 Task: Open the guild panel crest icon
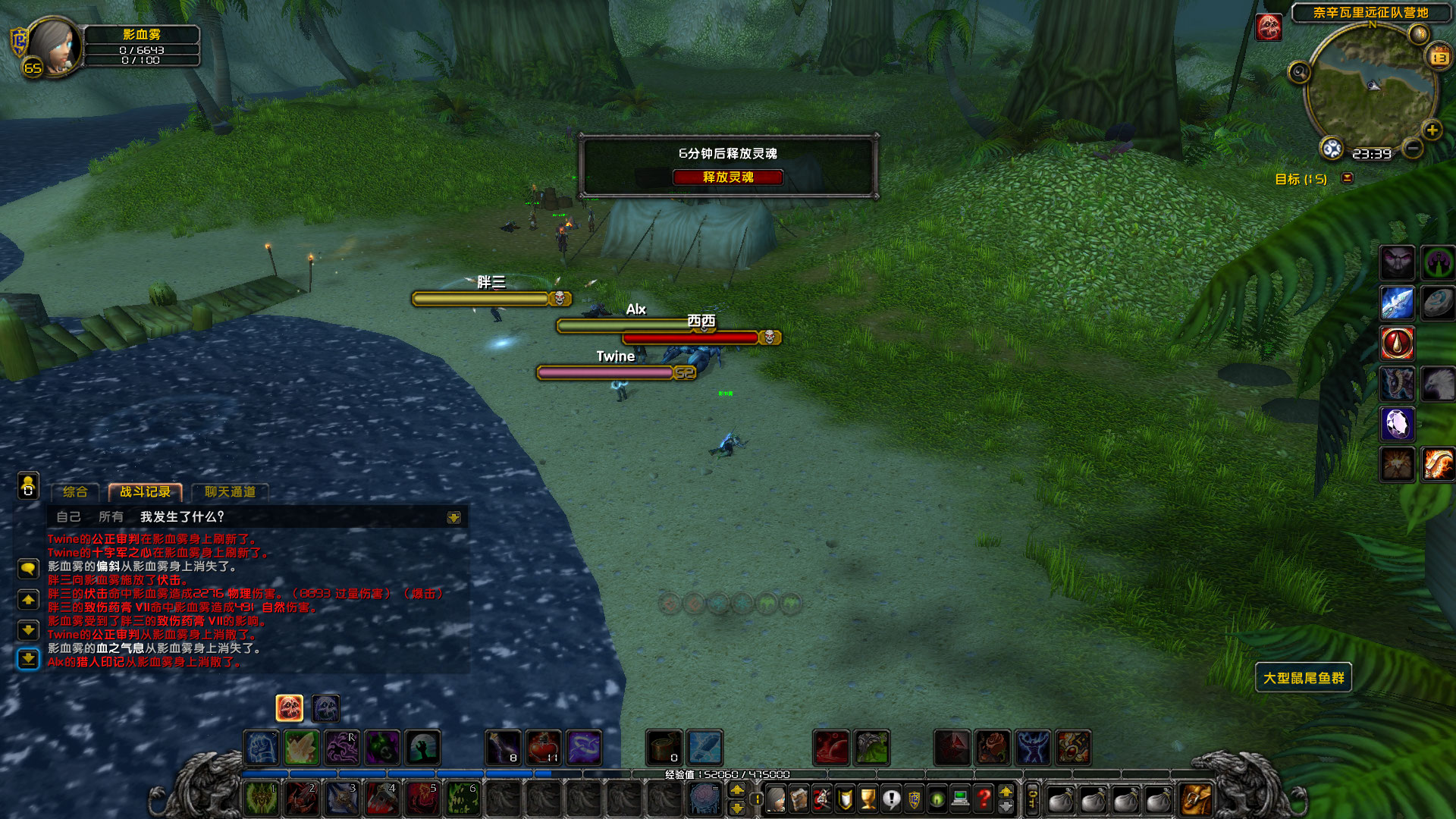914,799
